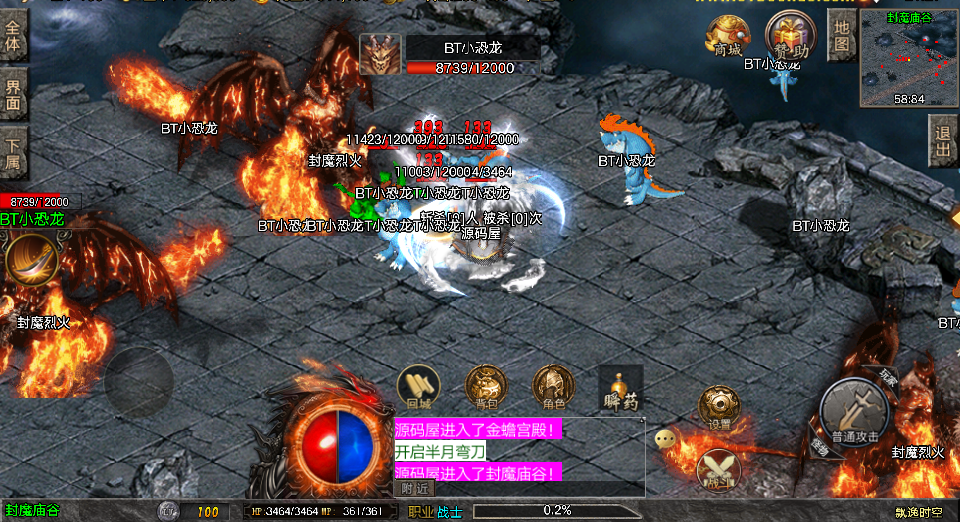960x522 pixels.
Task: Click the 地图 map button
Action: [x=841, y=35]
